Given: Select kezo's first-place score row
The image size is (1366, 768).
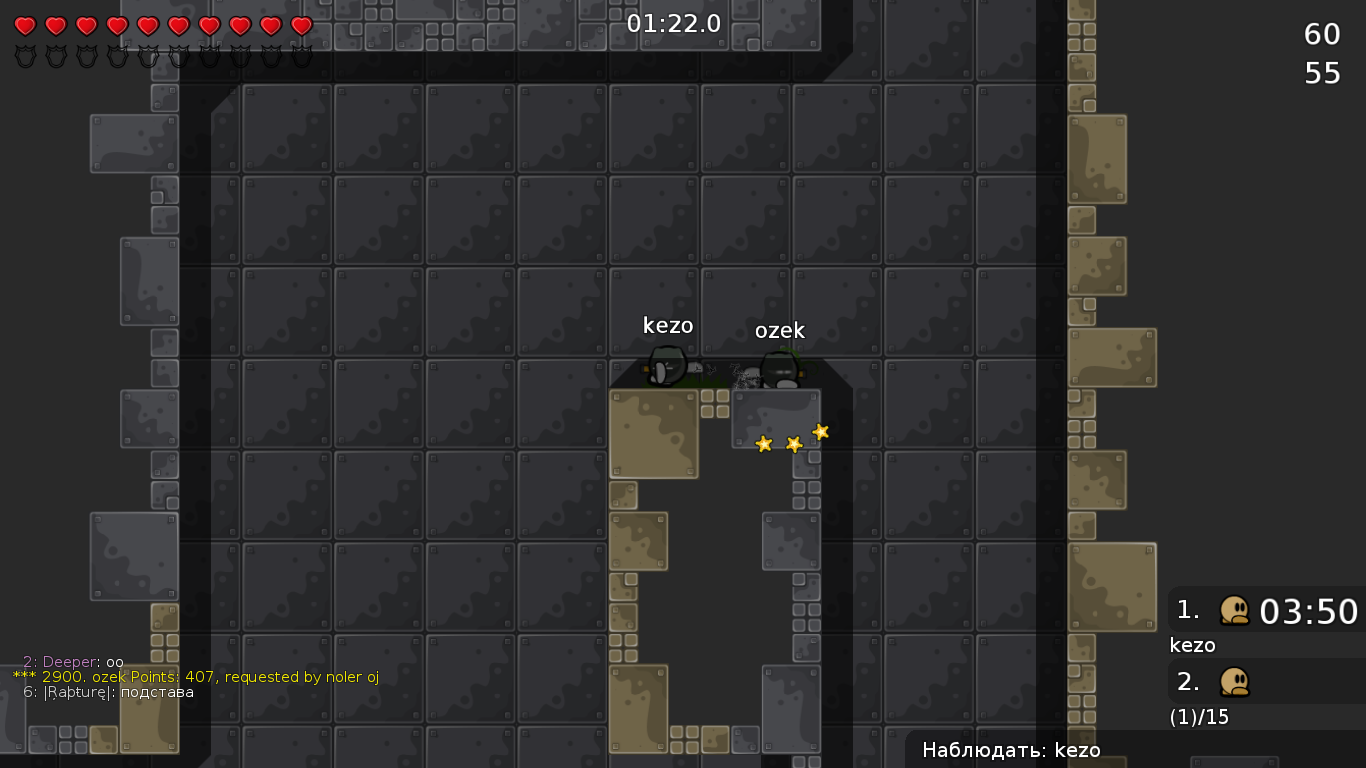Looking at the screenshot, I should (x=1267, y=610).
